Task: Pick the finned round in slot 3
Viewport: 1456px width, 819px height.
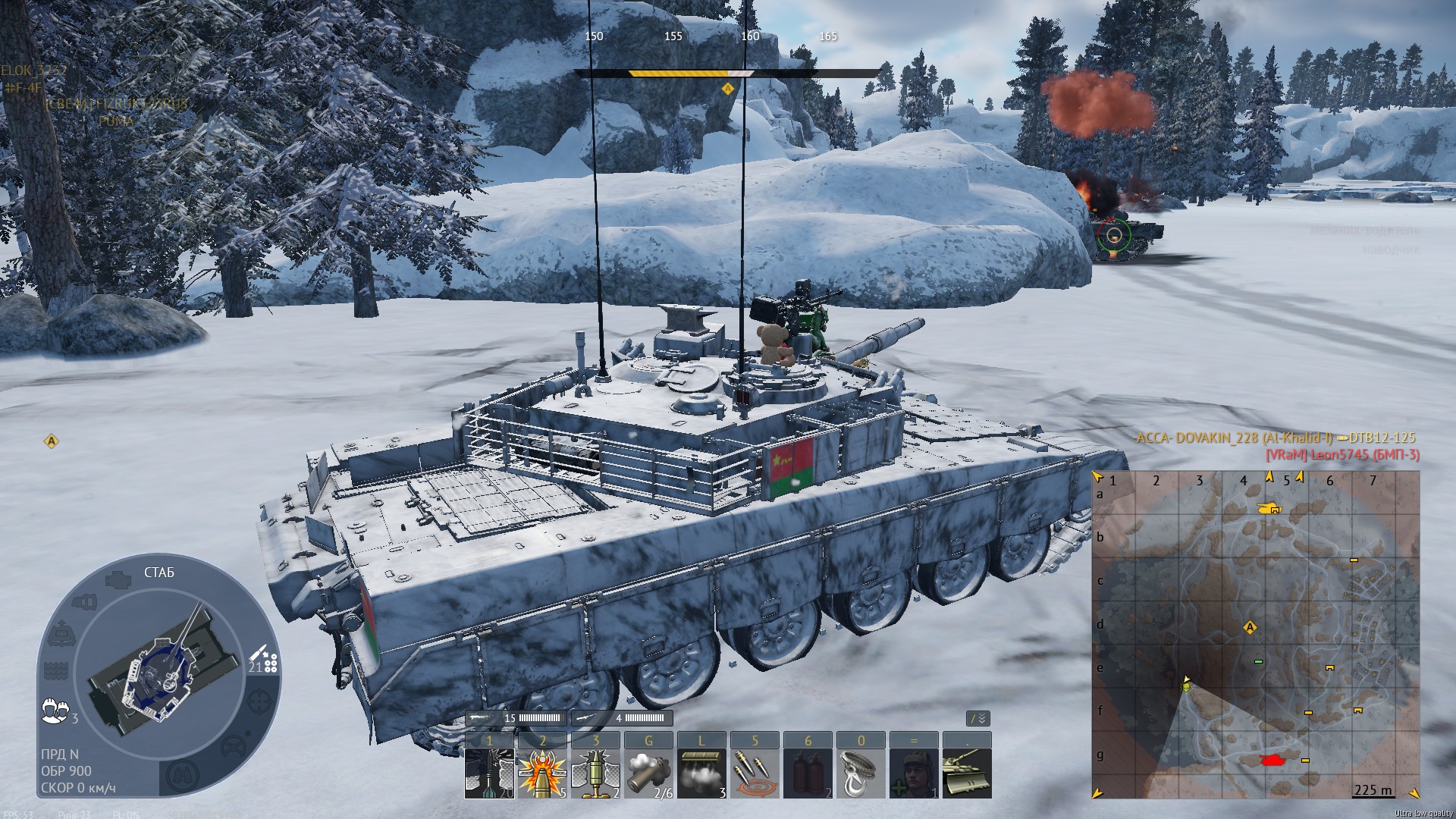Action: point(595,773)
